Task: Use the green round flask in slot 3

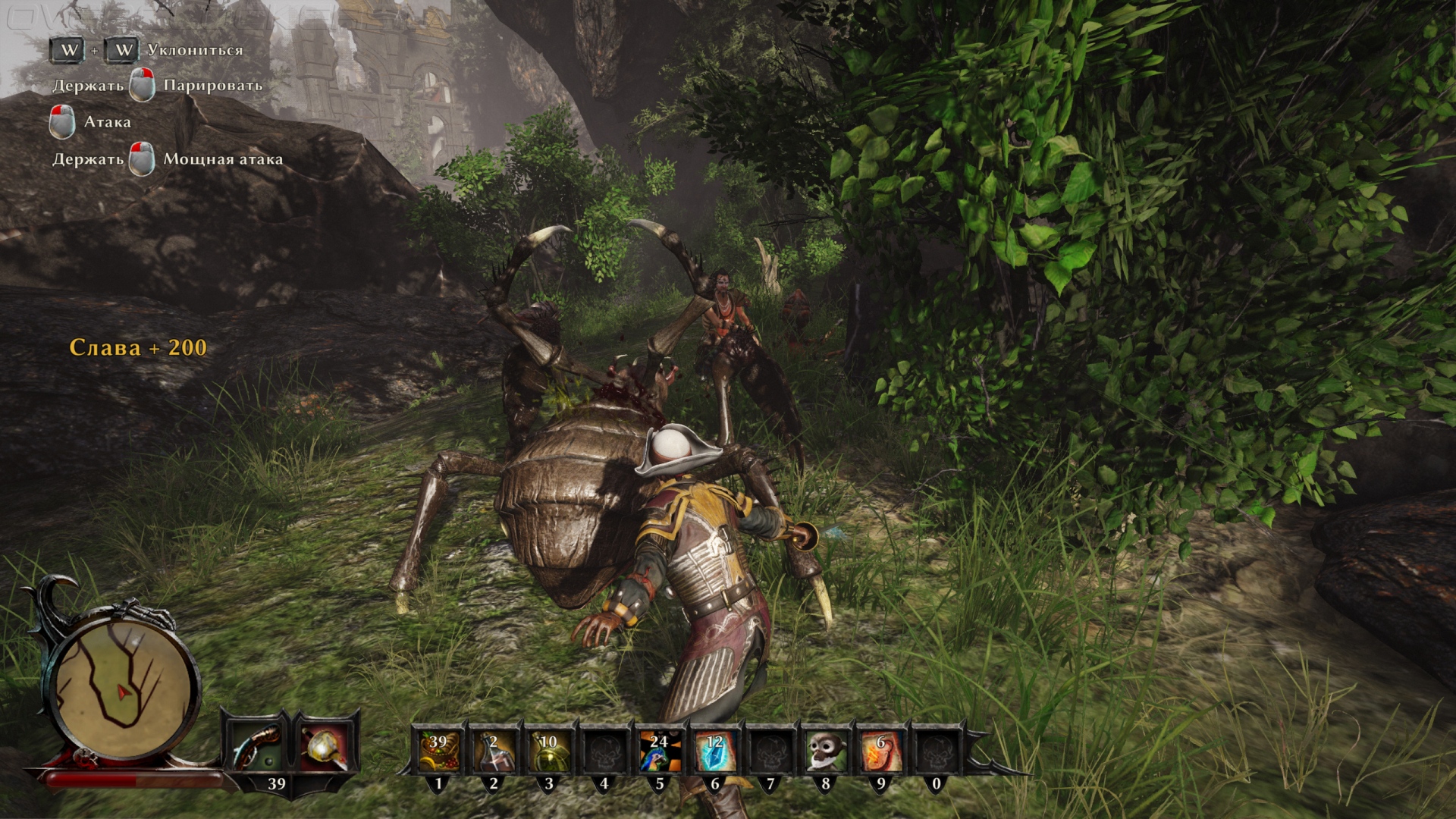Action: [548, 751]
